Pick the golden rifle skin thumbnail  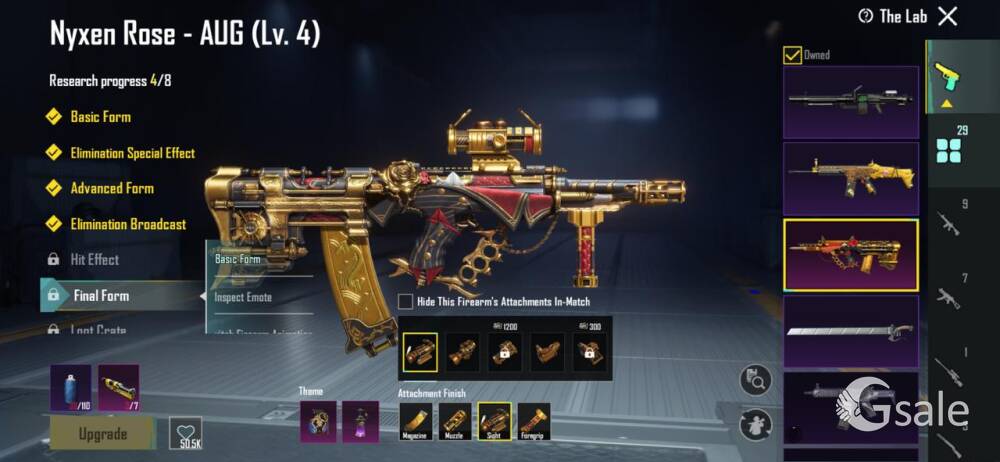[850, 177]
